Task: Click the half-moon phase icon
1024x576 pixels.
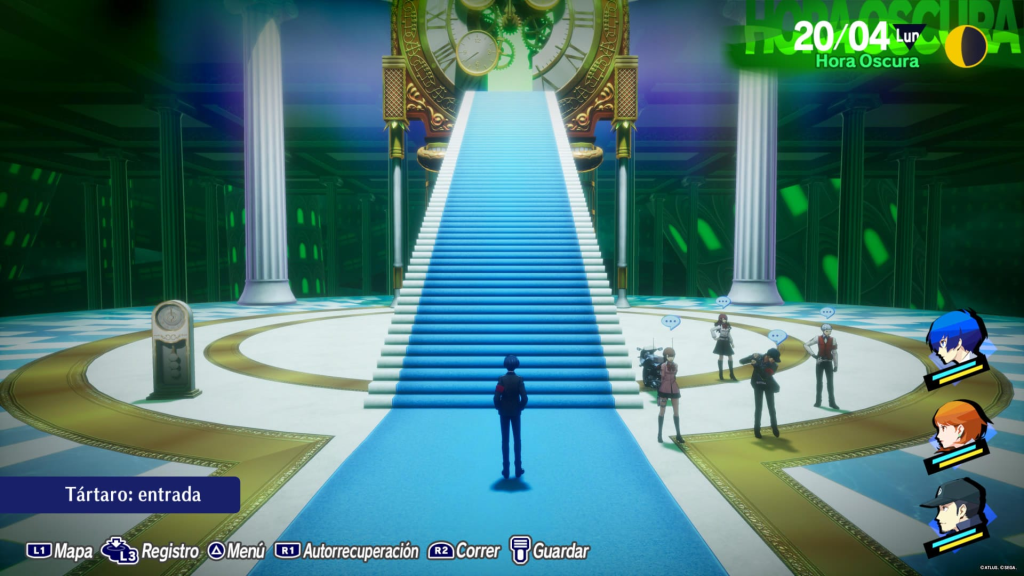Action: [967, 46]
